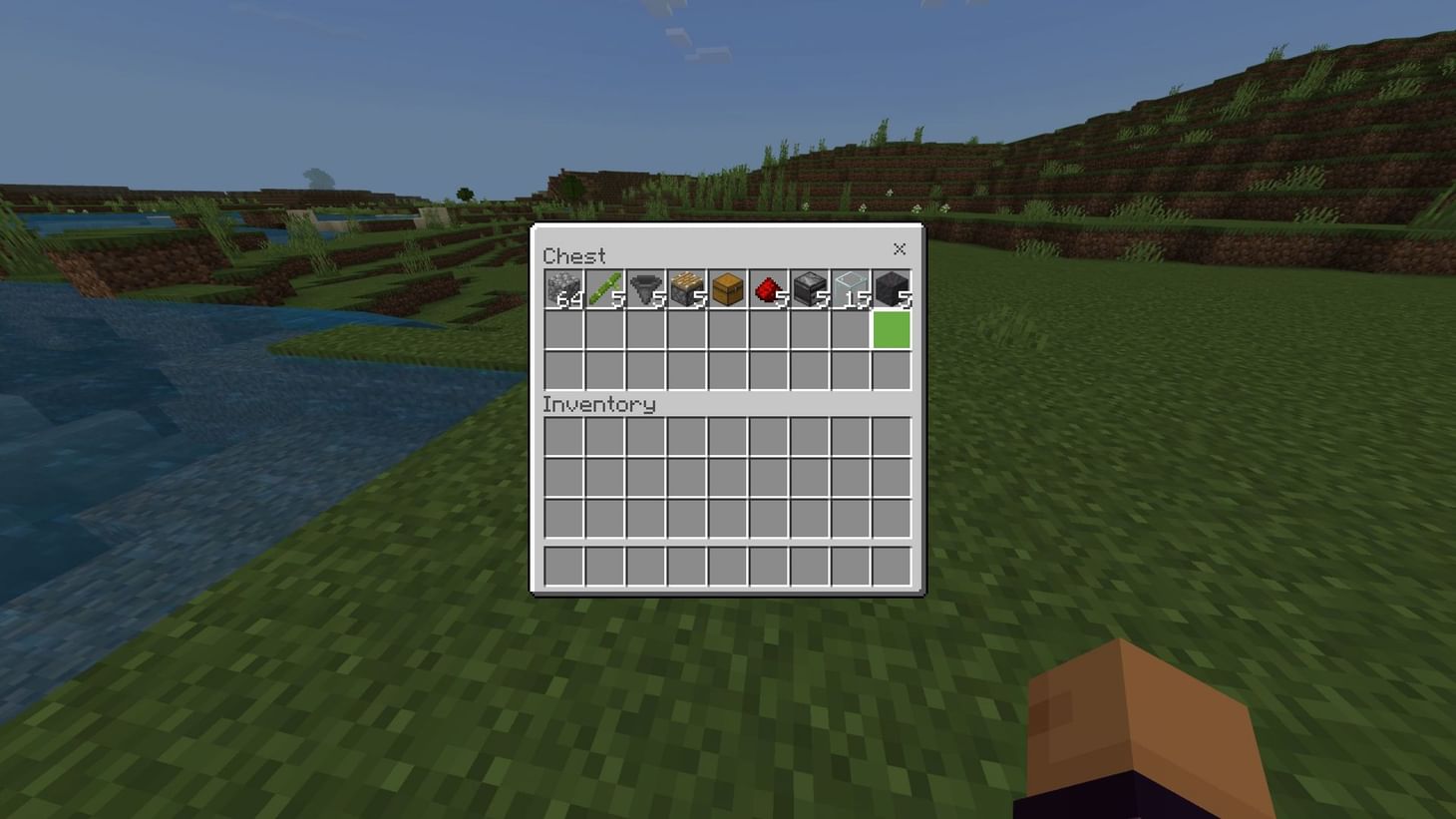Click the last slot of the third chest row
Screen dimensions: 1456x819
pos(892,369)
